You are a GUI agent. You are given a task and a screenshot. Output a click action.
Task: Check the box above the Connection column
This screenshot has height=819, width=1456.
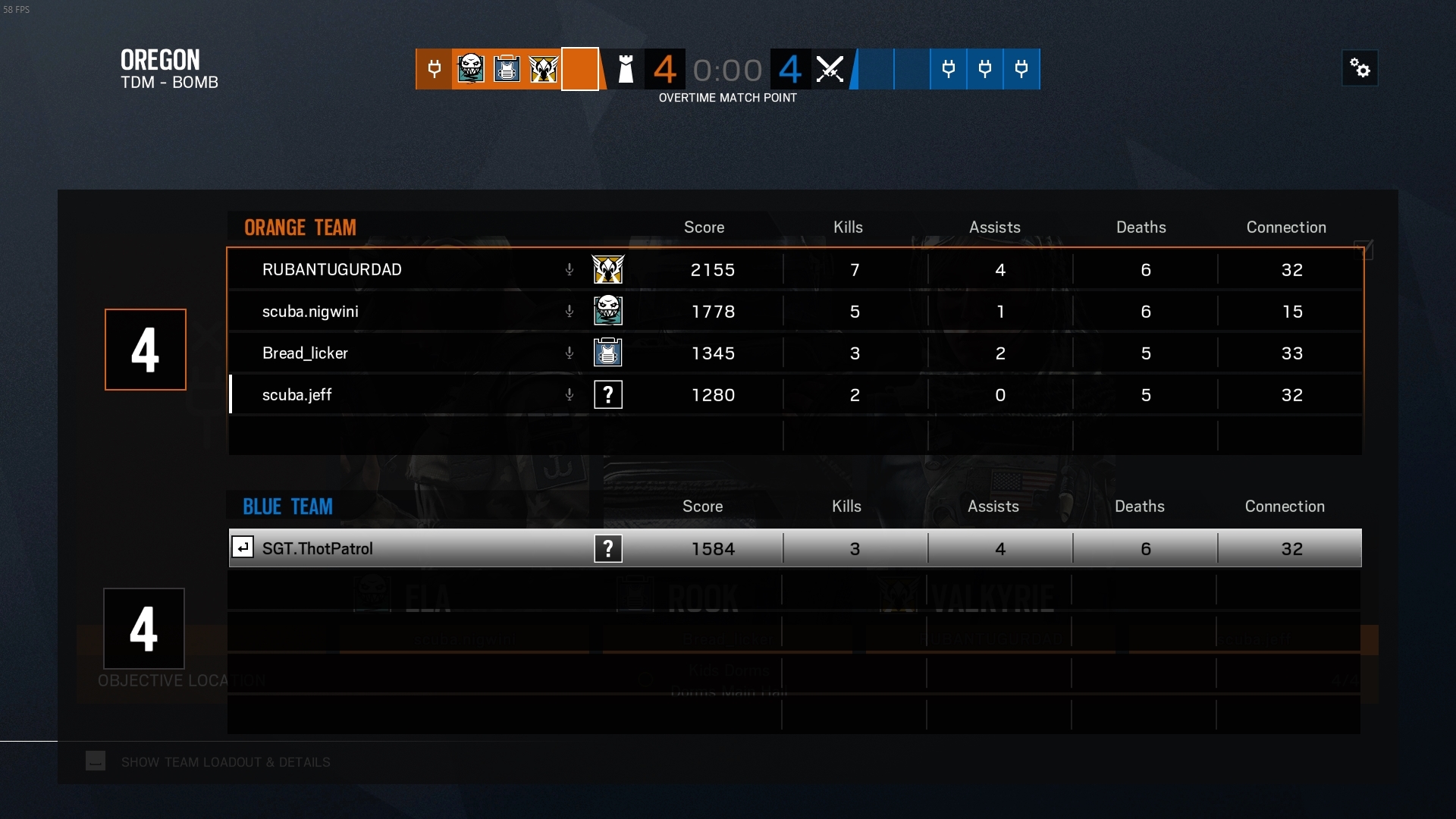coord(1364,249)
